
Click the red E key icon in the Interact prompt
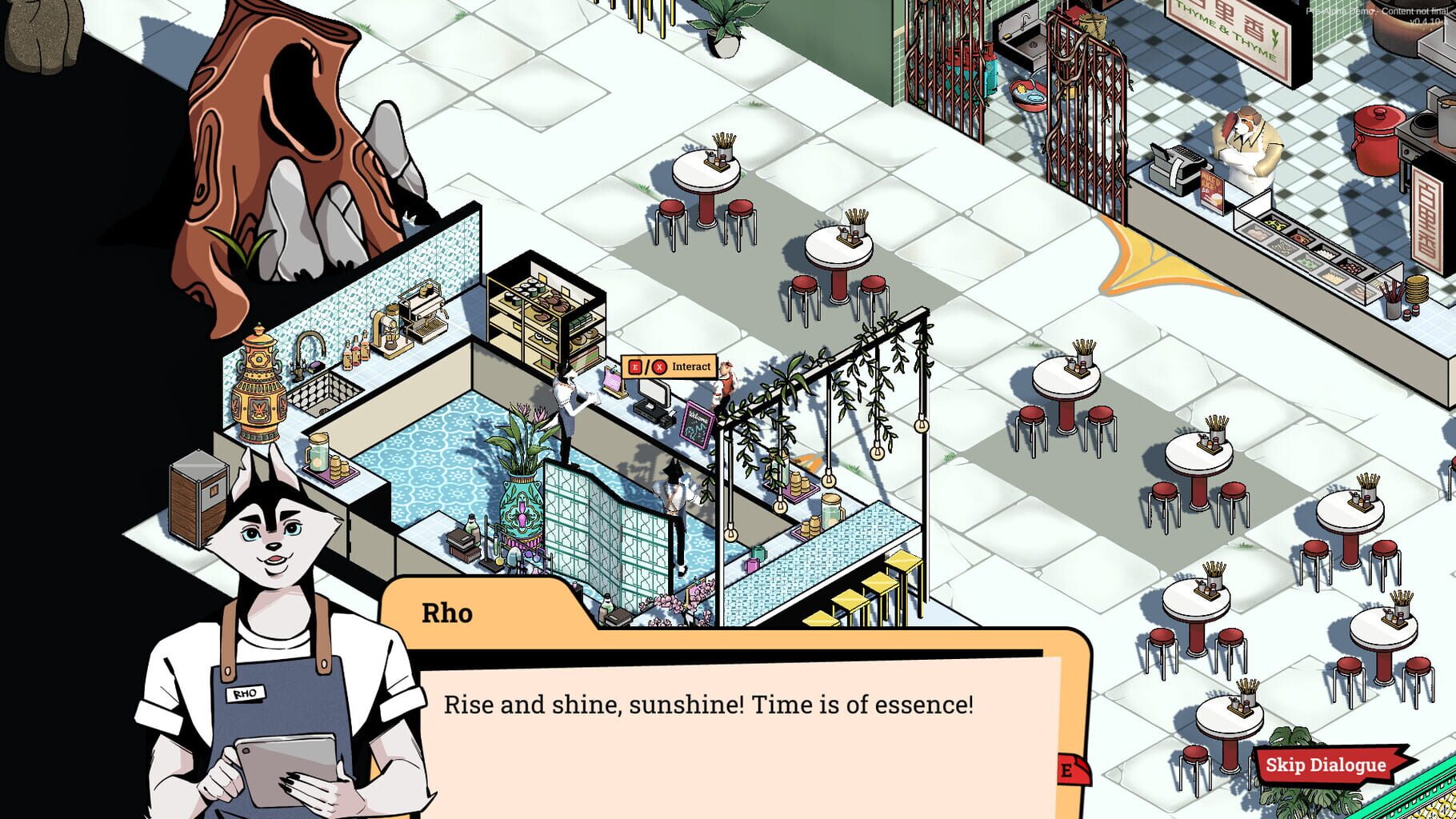(634, 367)
